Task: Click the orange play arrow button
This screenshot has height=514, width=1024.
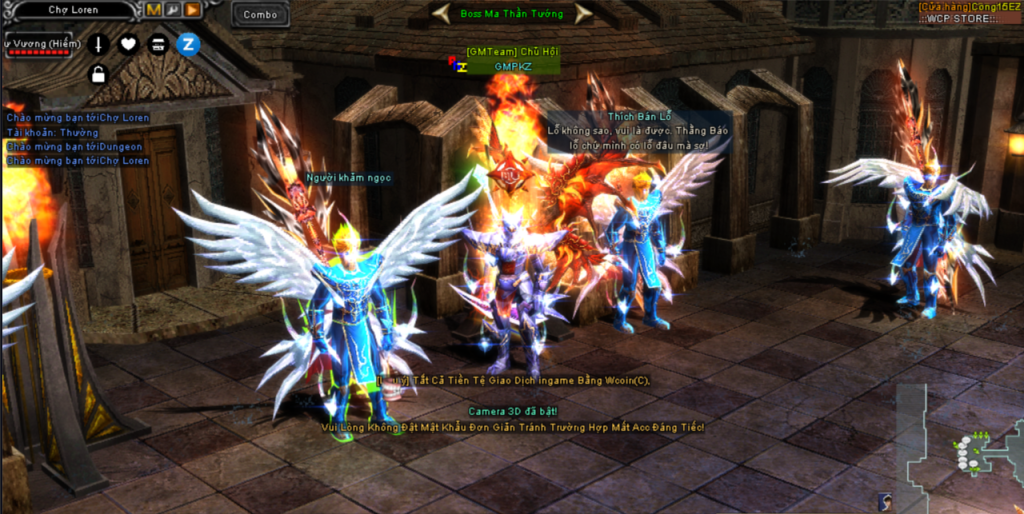Action: coord(191,10)
